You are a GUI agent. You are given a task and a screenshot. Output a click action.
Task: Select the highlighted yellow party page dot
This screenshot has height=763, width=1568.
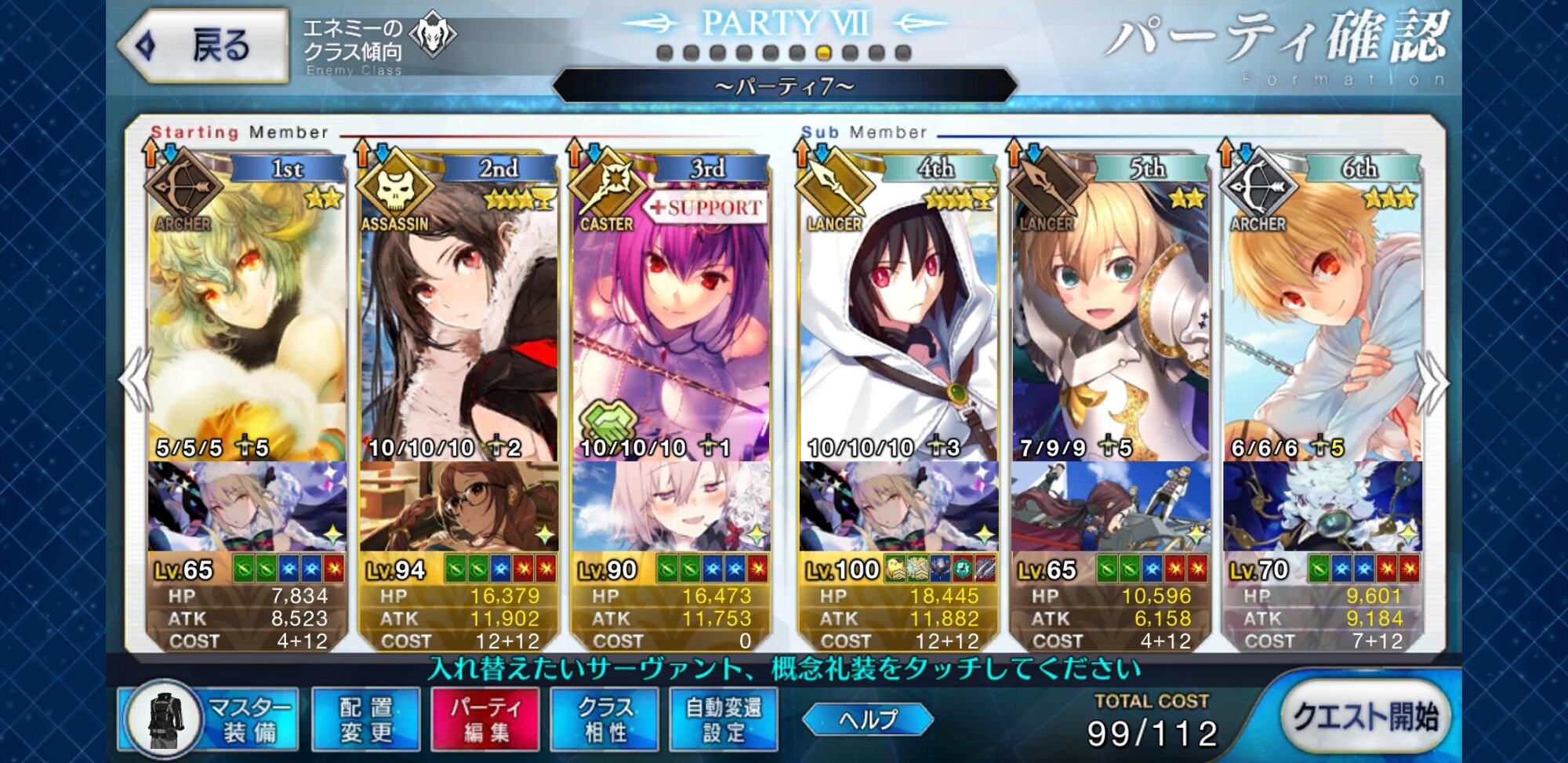coord(823,53)
